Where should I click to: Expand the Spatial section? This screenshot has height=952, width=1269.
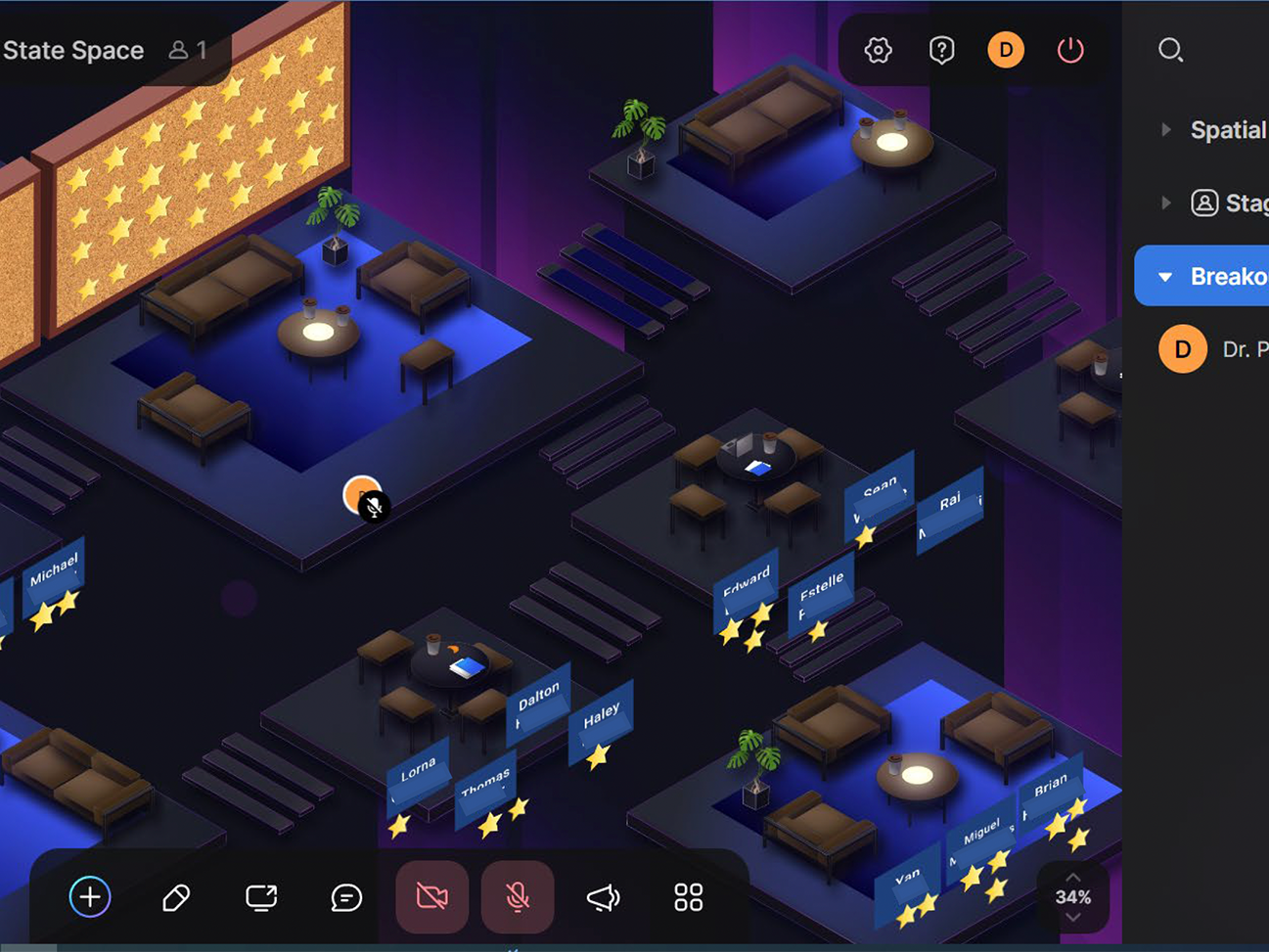coord(1165,128)
